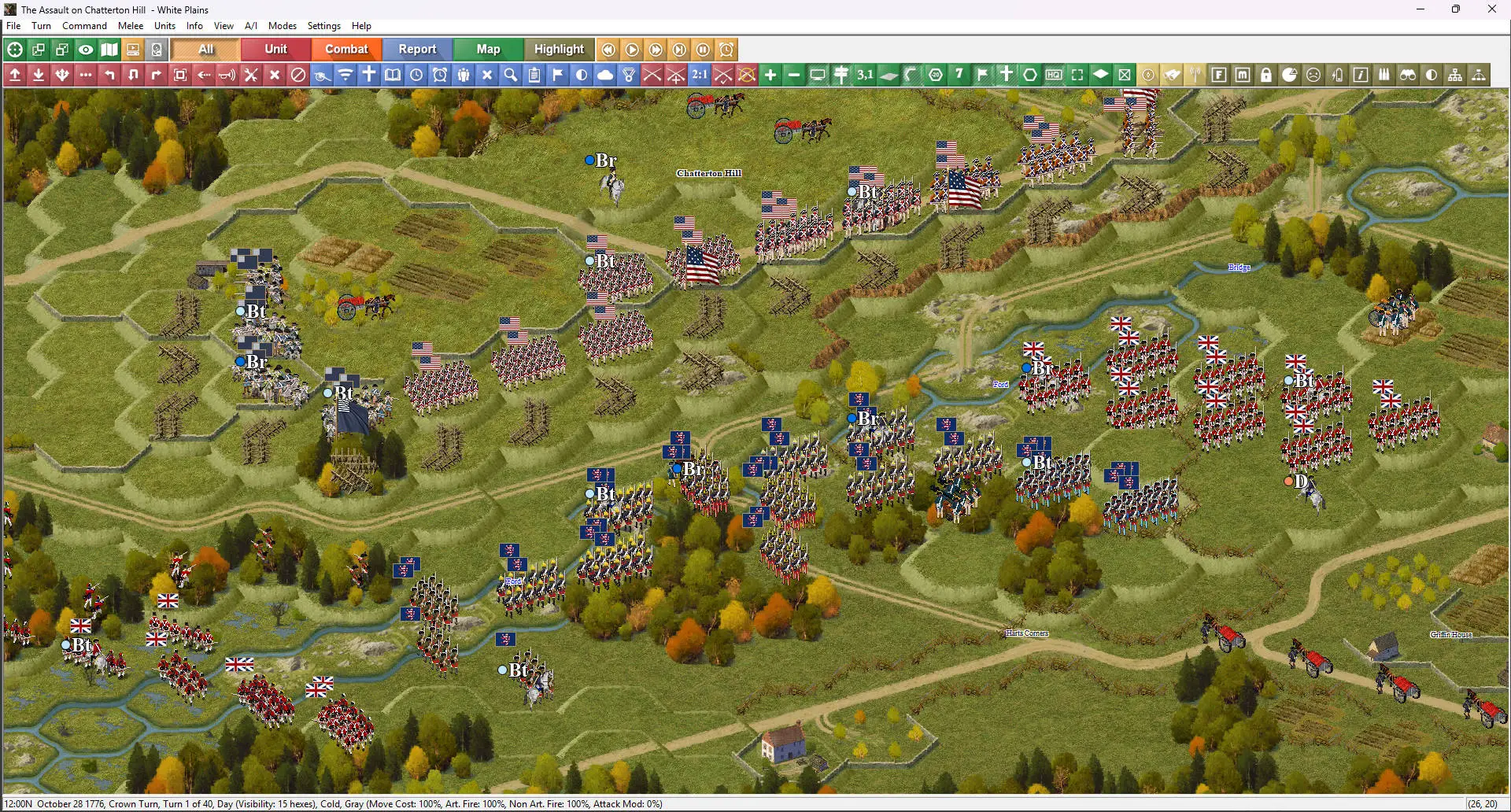Click the padlock toolbar icon

click(1266, 75)
